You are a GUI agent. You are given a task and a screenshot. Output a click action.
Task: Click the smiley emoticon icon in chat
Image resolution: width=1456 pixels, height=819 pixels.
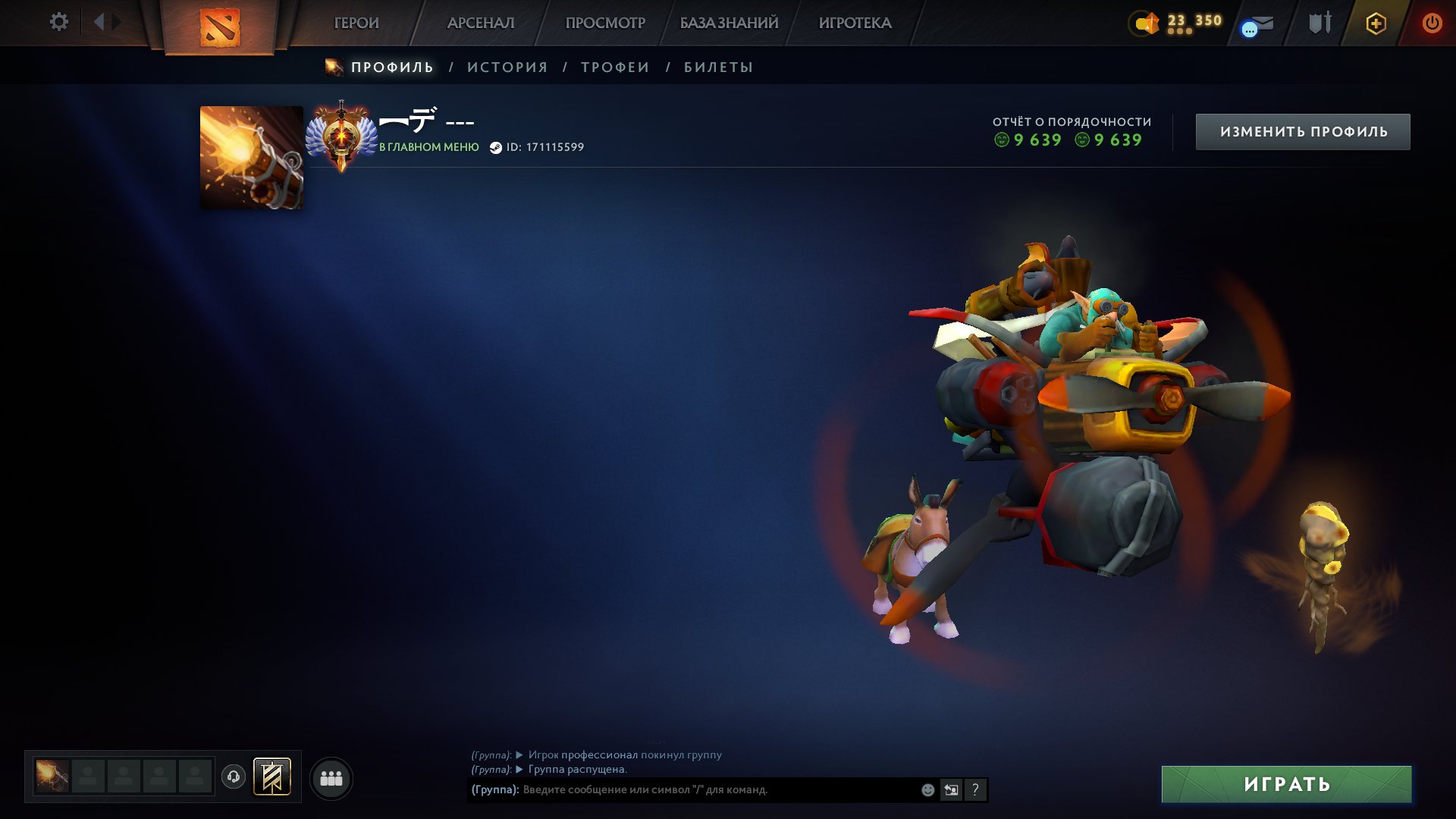927,789
